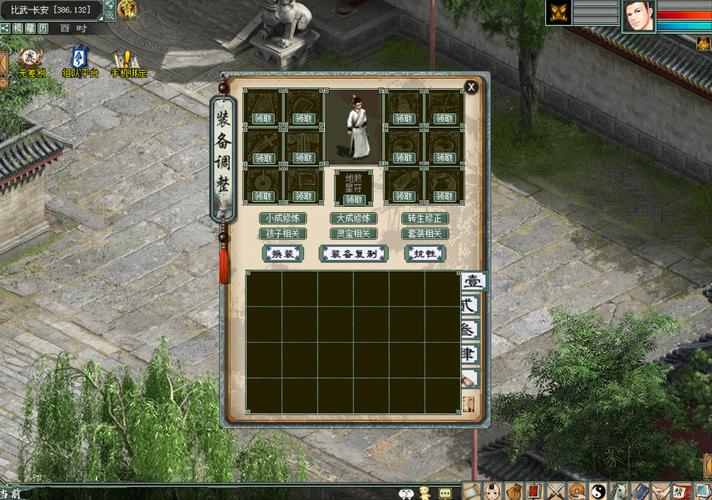Switch to bag page 肆 tab

click(471, 354)
